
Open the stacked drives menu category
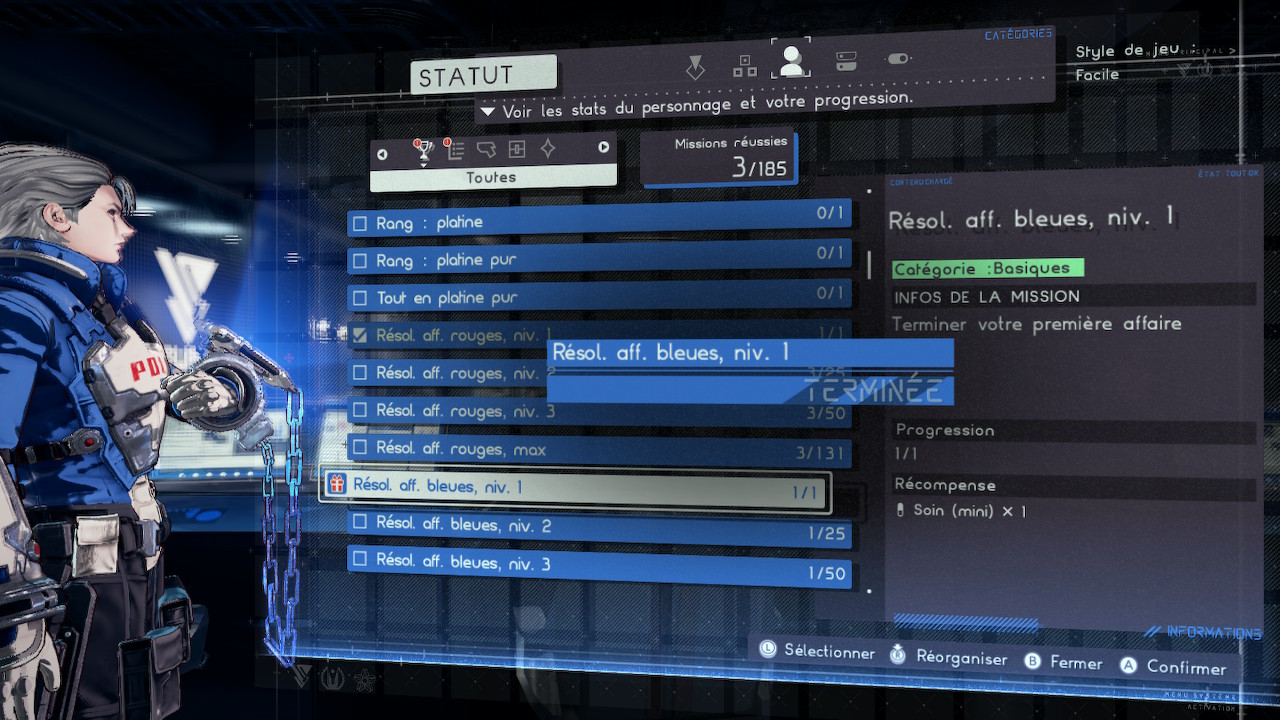click(x=846, y=61)
